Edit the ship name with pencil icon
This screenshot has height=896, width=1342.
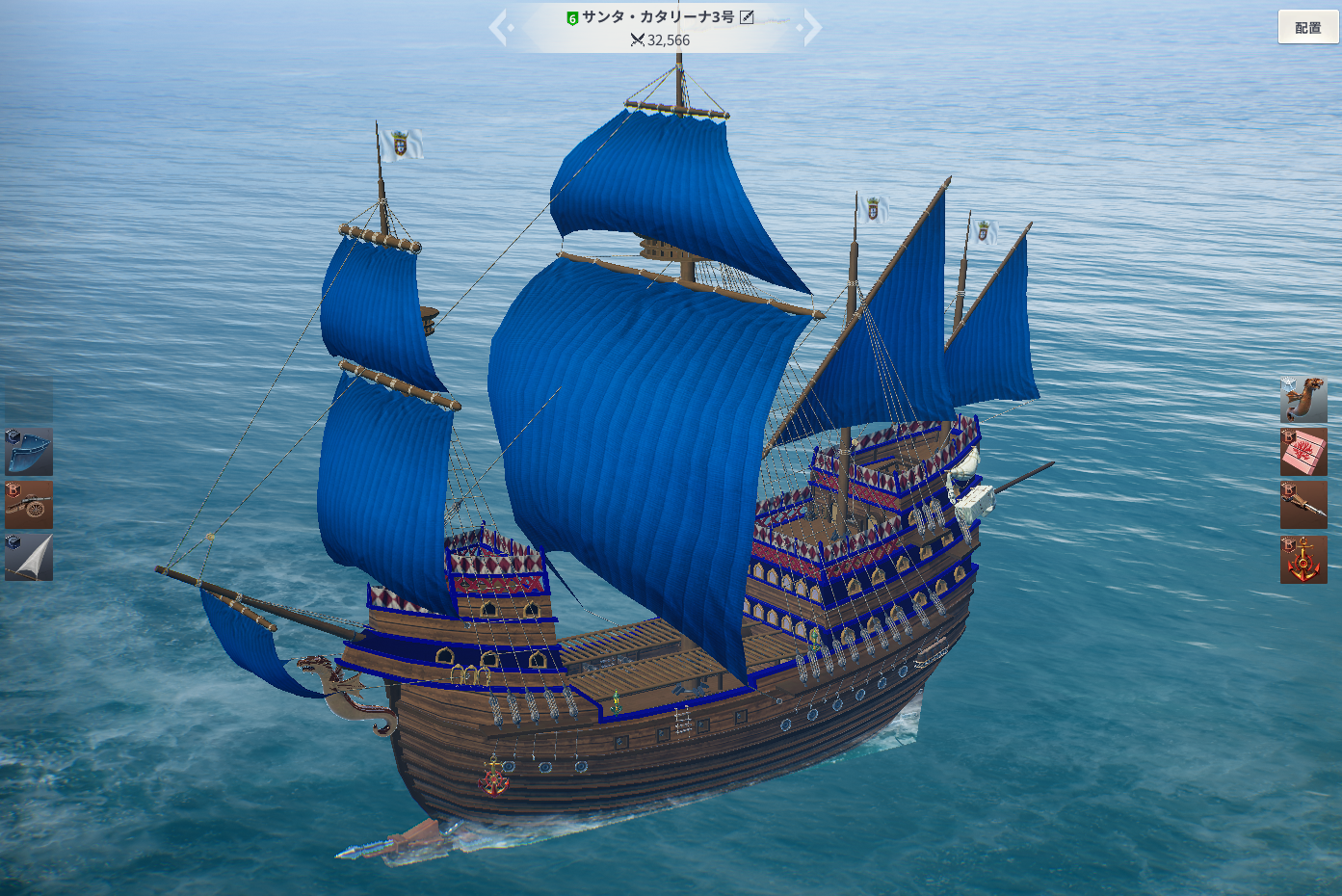[x=747, y=16]
